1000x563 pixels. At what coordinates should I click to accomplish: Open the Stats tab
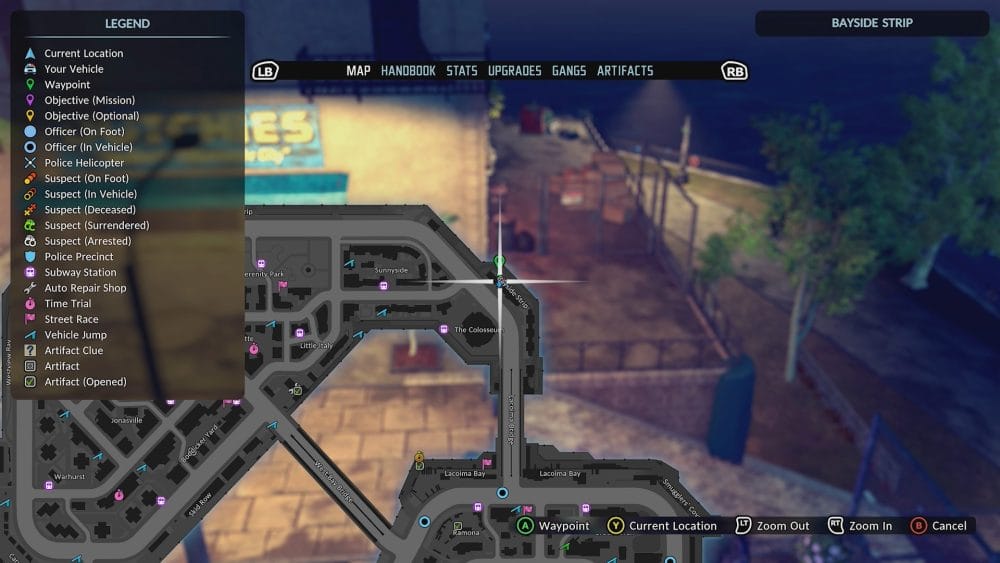click(462, 71)
